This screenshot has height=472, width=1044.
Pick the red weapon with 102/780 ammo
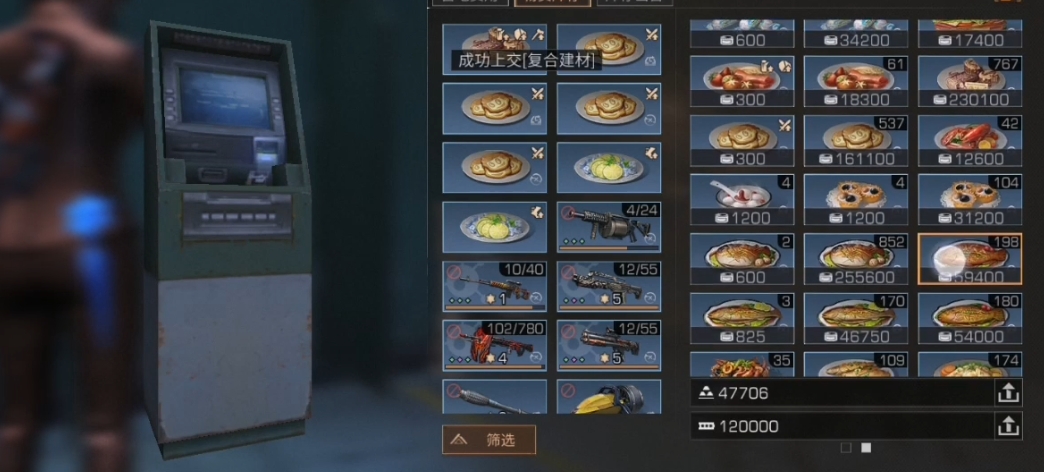point(495,344)
